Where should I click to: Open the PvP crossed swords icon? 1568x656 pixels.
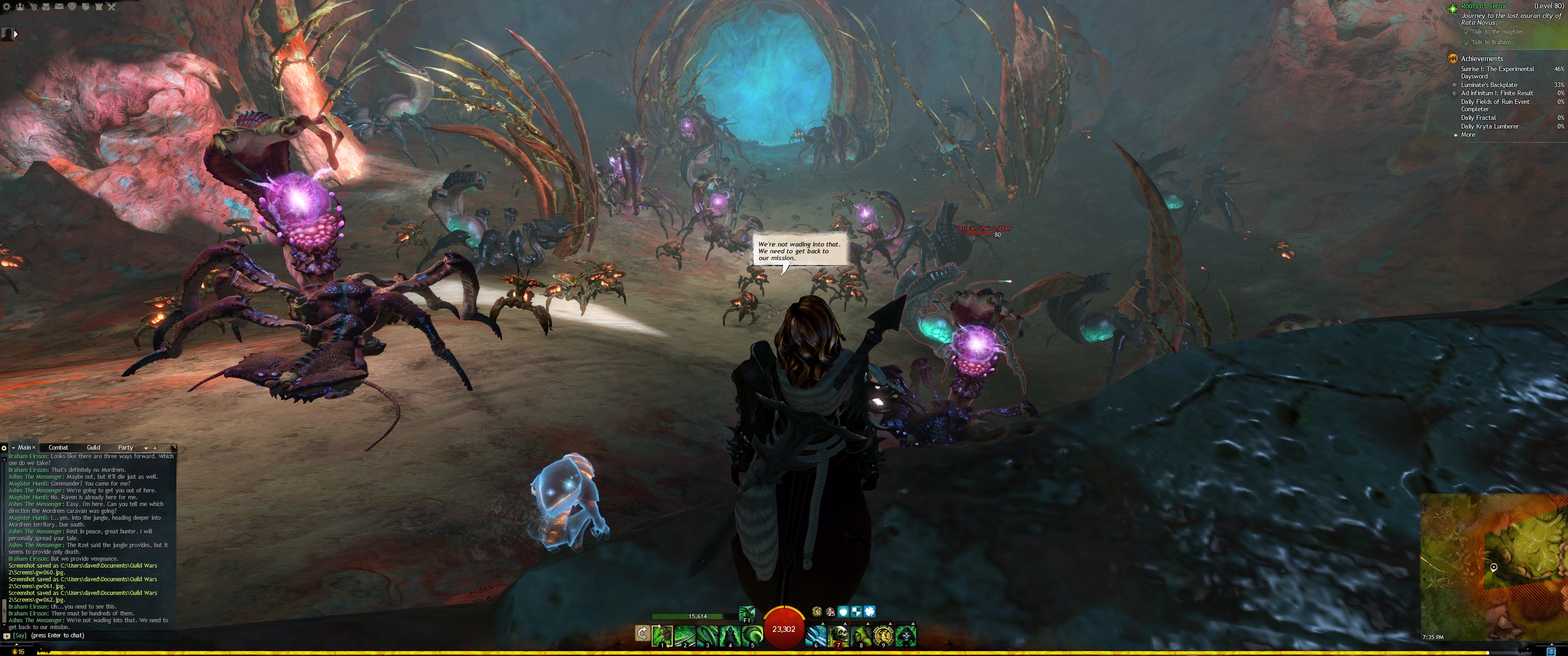coord(111,7)
